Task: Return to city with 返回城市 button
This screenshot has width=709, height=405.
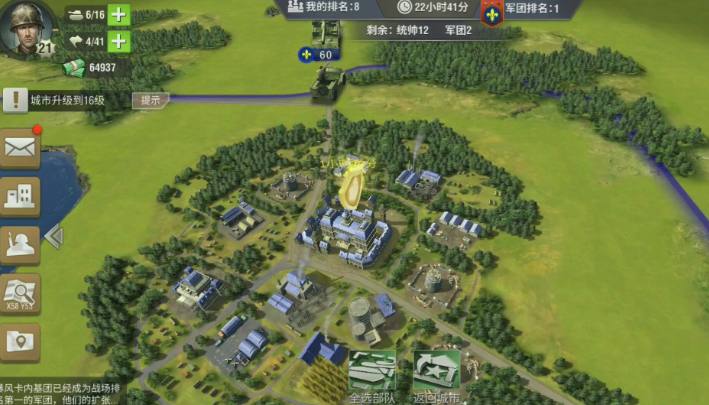Action: click(x=437, y=376)
